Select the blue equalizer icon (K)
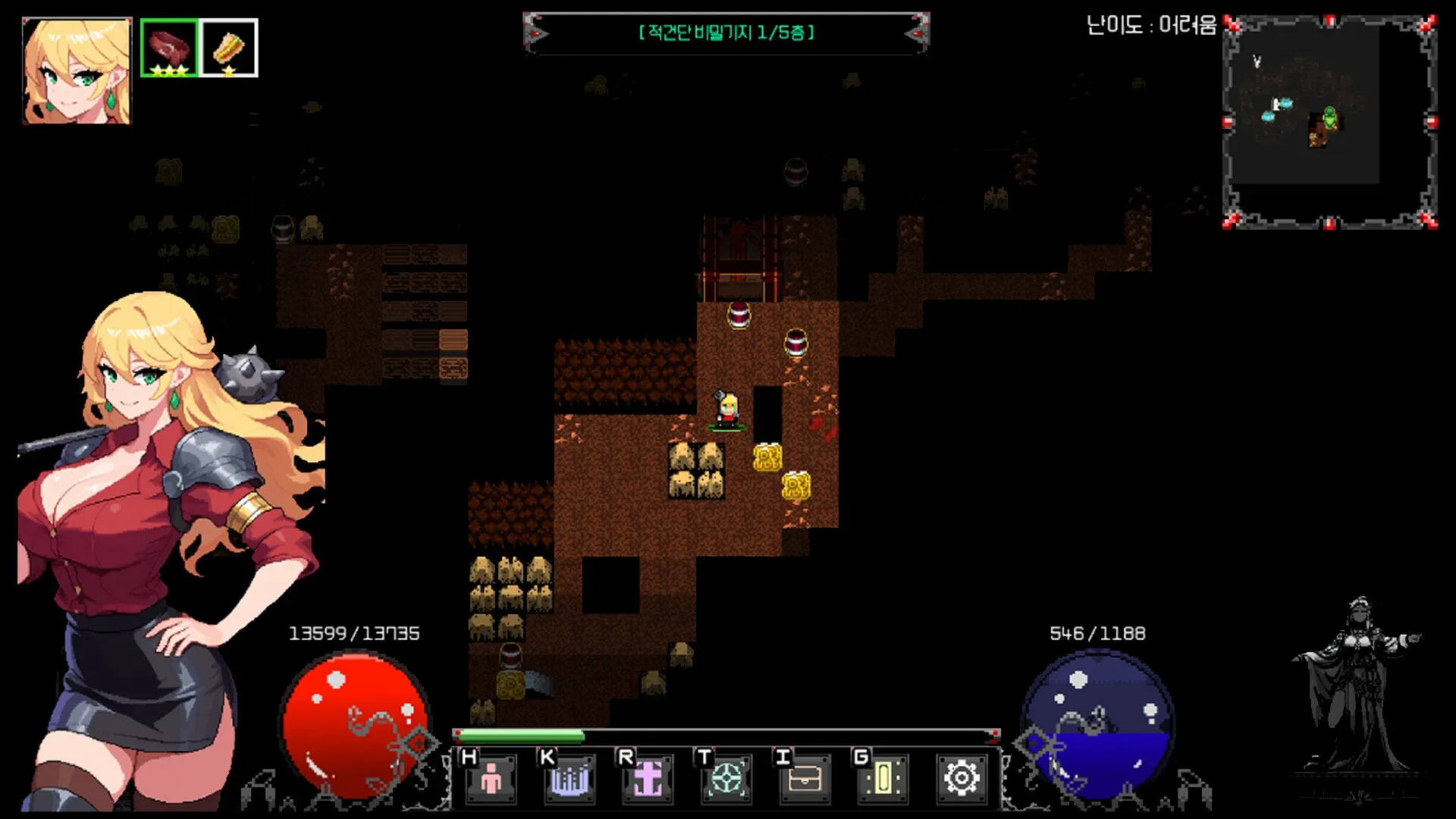 570,778
